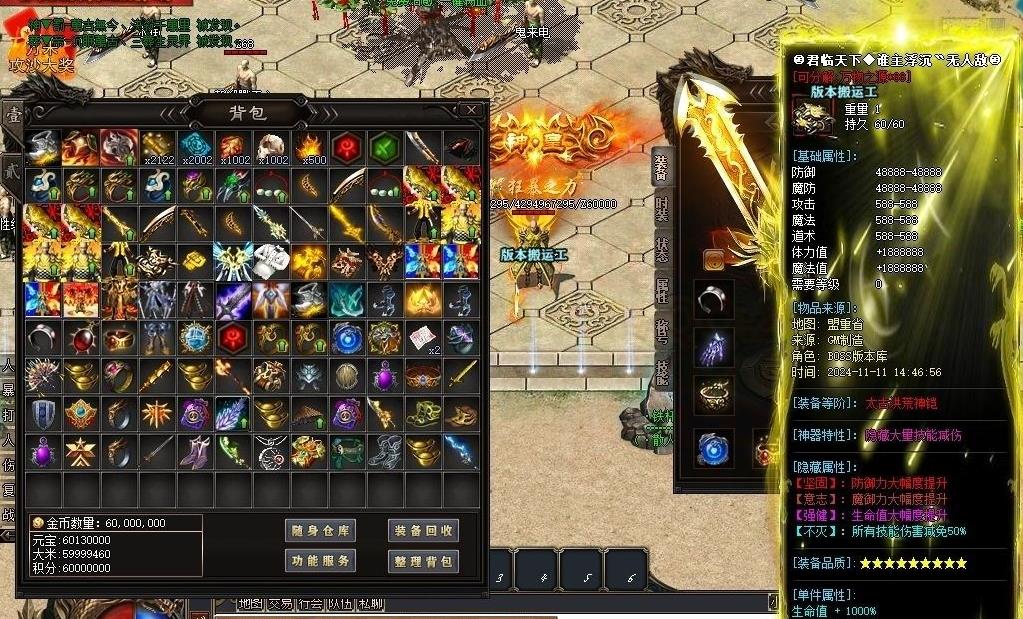Open the 时装 costume tab
This screenshot has height=619, width=1023.
(661, 207)
